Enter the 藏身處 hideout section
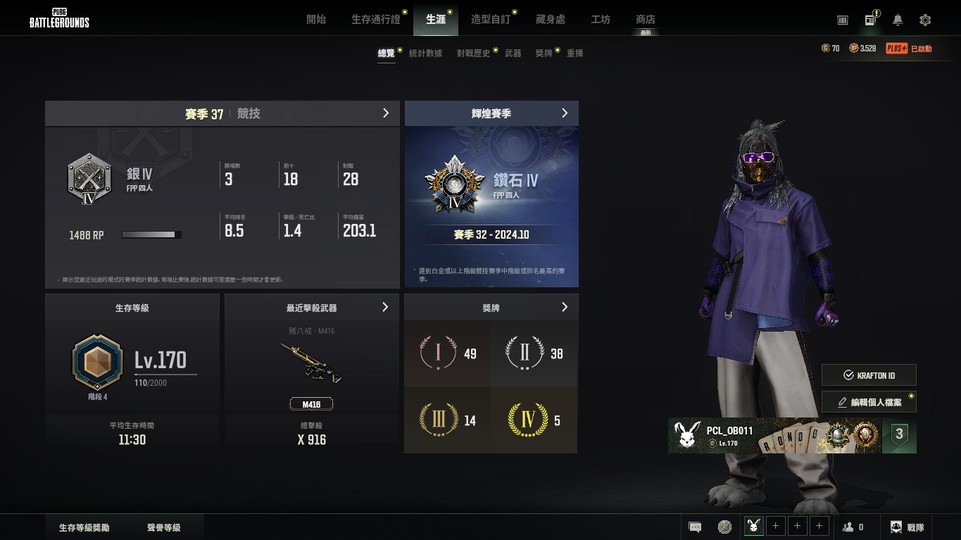This screenshot has width=961, height=540. click(x=550, y=19)
